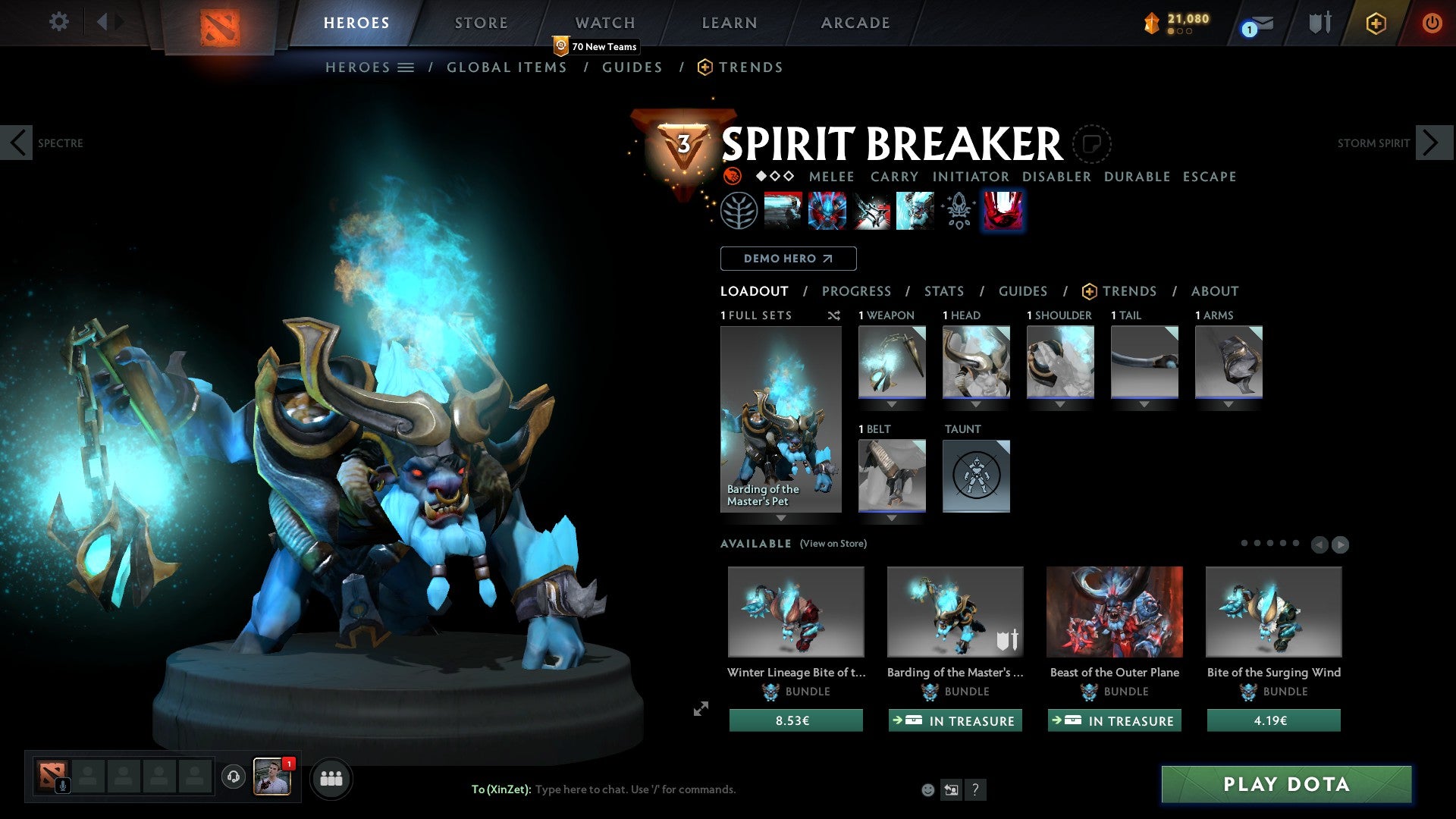Screen dimensions: 1456x819
Task: View the Nether Strike ultimate ability icon
Action: tap(1003, 210)
